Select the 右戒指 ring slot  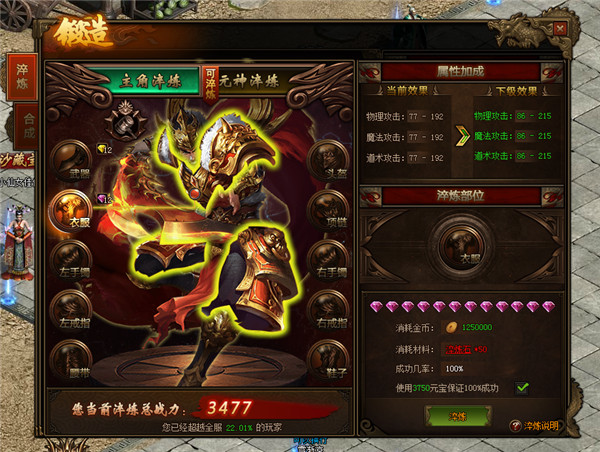(x=329, y=307)
